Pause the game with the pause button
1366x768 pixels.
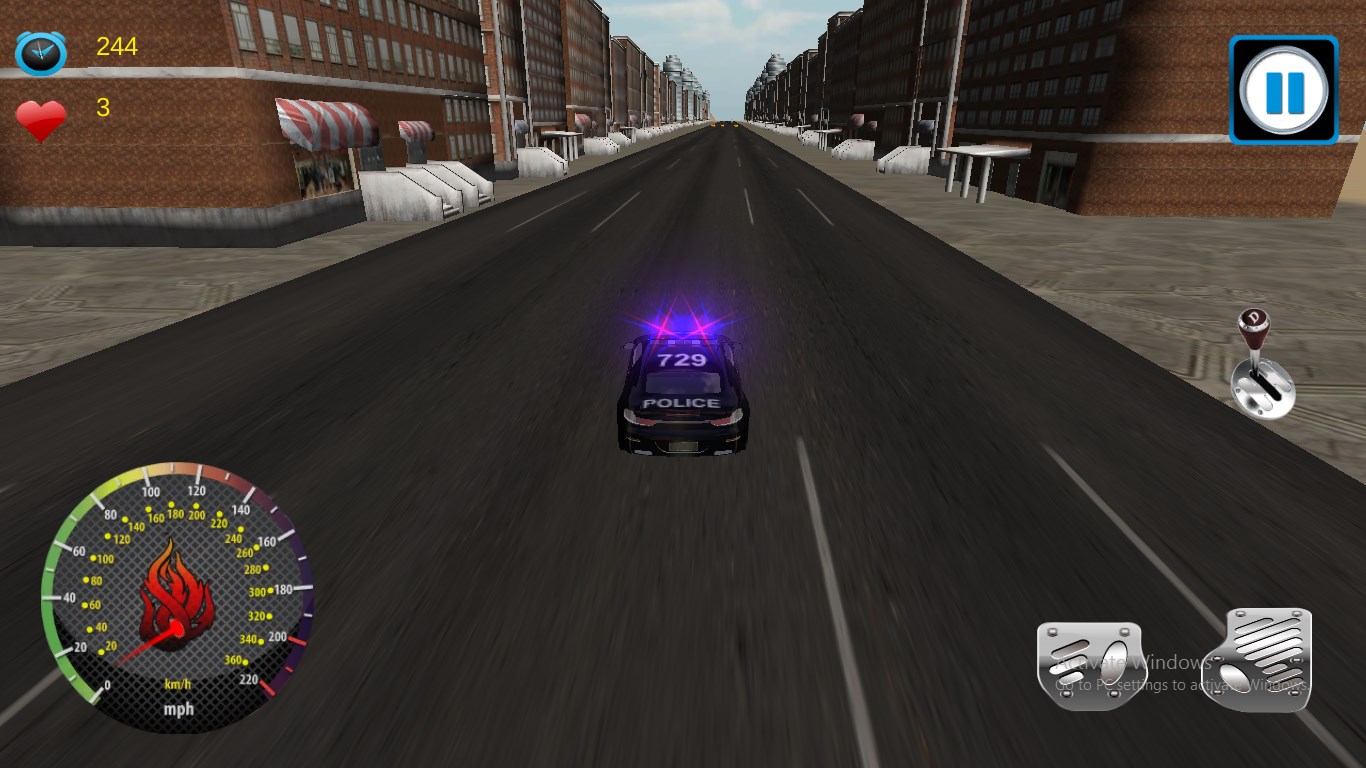pos(1283,90)
